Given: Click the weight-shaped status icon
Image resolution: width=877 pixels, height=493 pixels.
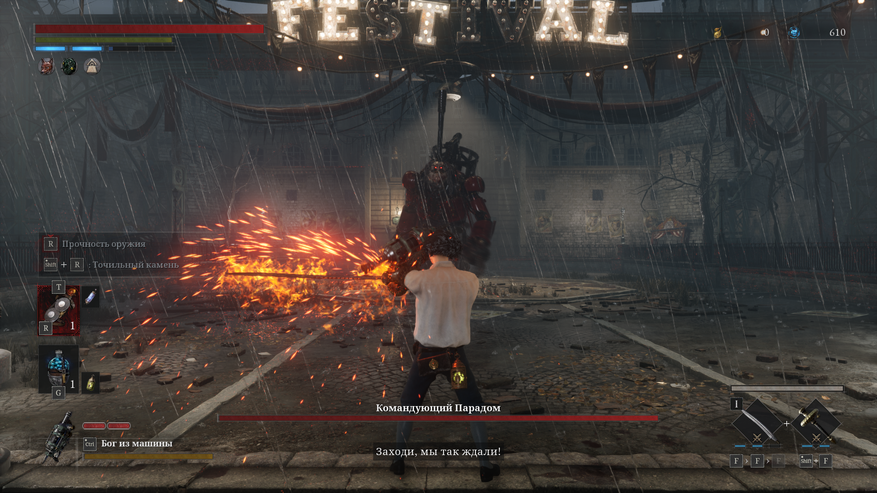Looking at the screenshot, I should (x=91, y=66).
